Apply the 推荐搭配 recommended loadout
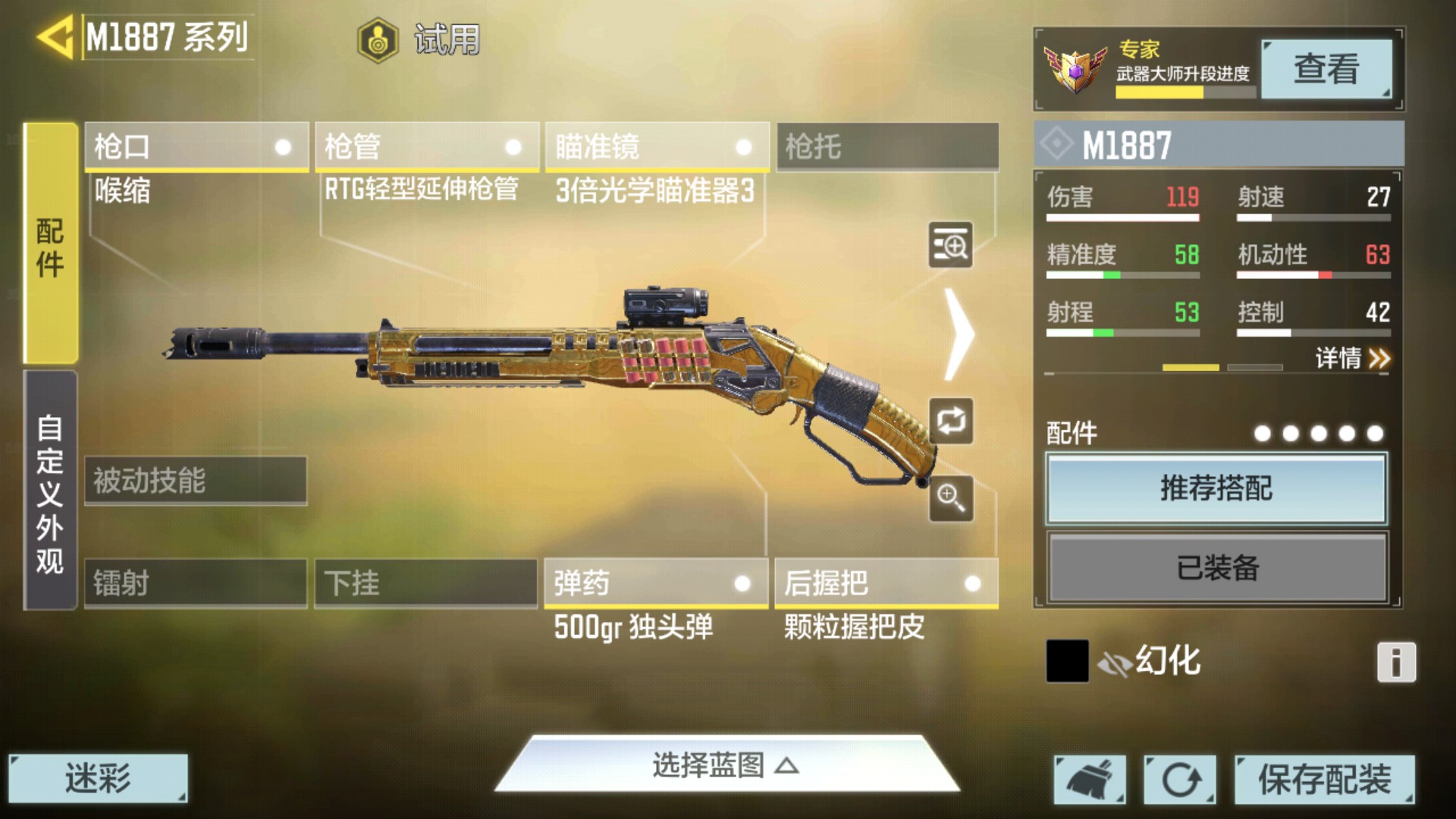The image size is (1456, 819). coord(1216,488)
